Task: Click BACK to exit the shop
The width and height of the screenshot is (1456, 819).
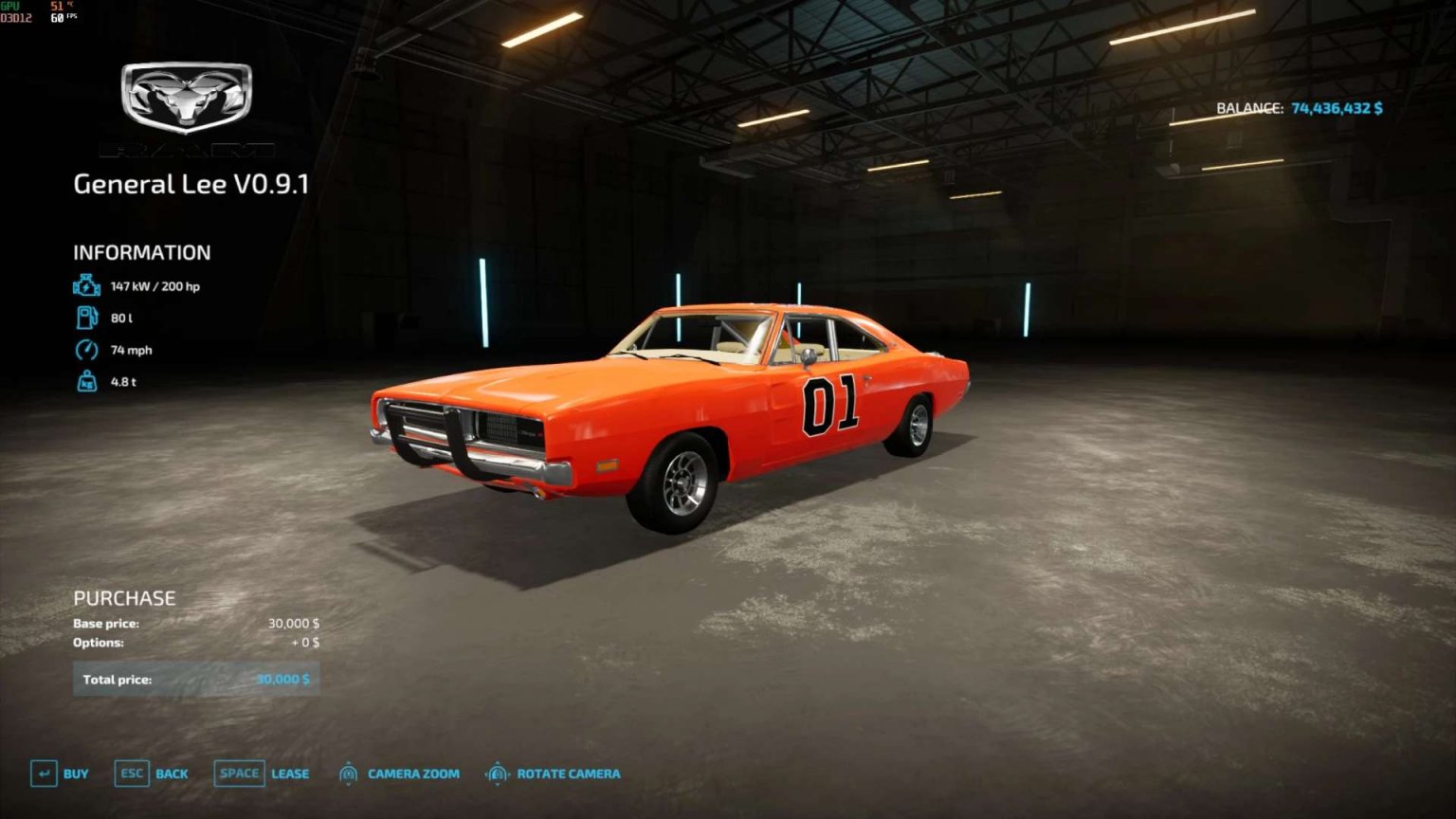Action: point(173,773)
